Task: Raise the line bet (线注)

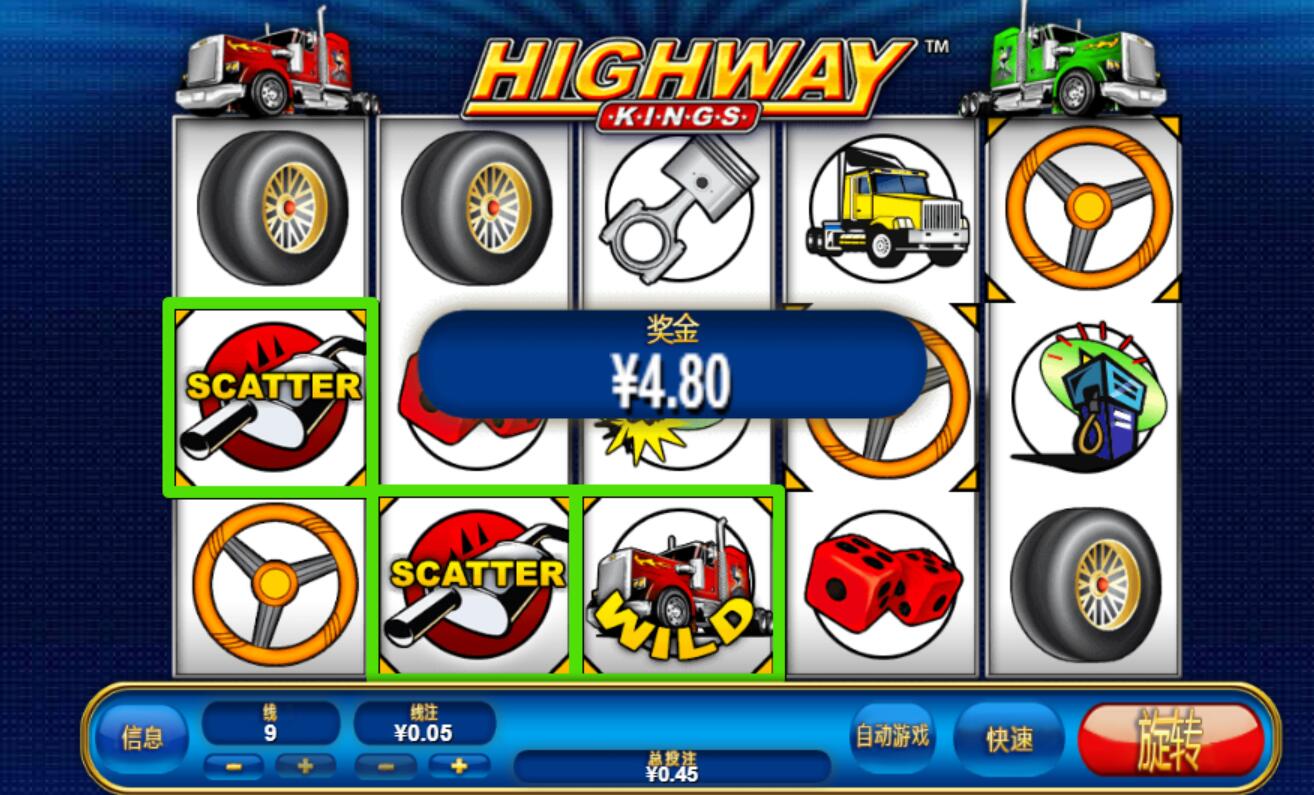Action: pyautogui.click(x=458, y=767)
